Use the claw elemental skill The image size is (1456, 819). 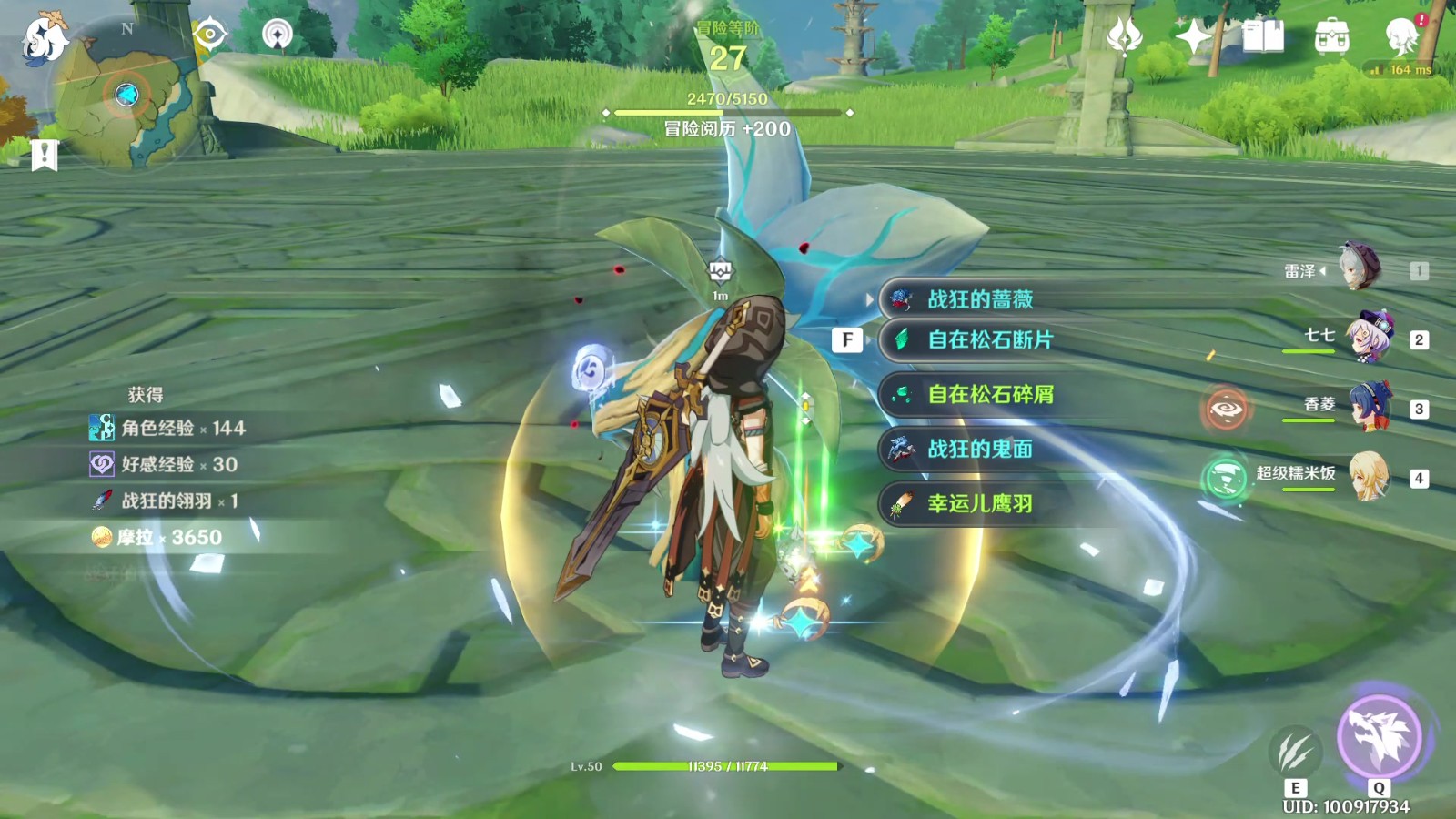pyautogui.click(x=1295, y=752)
